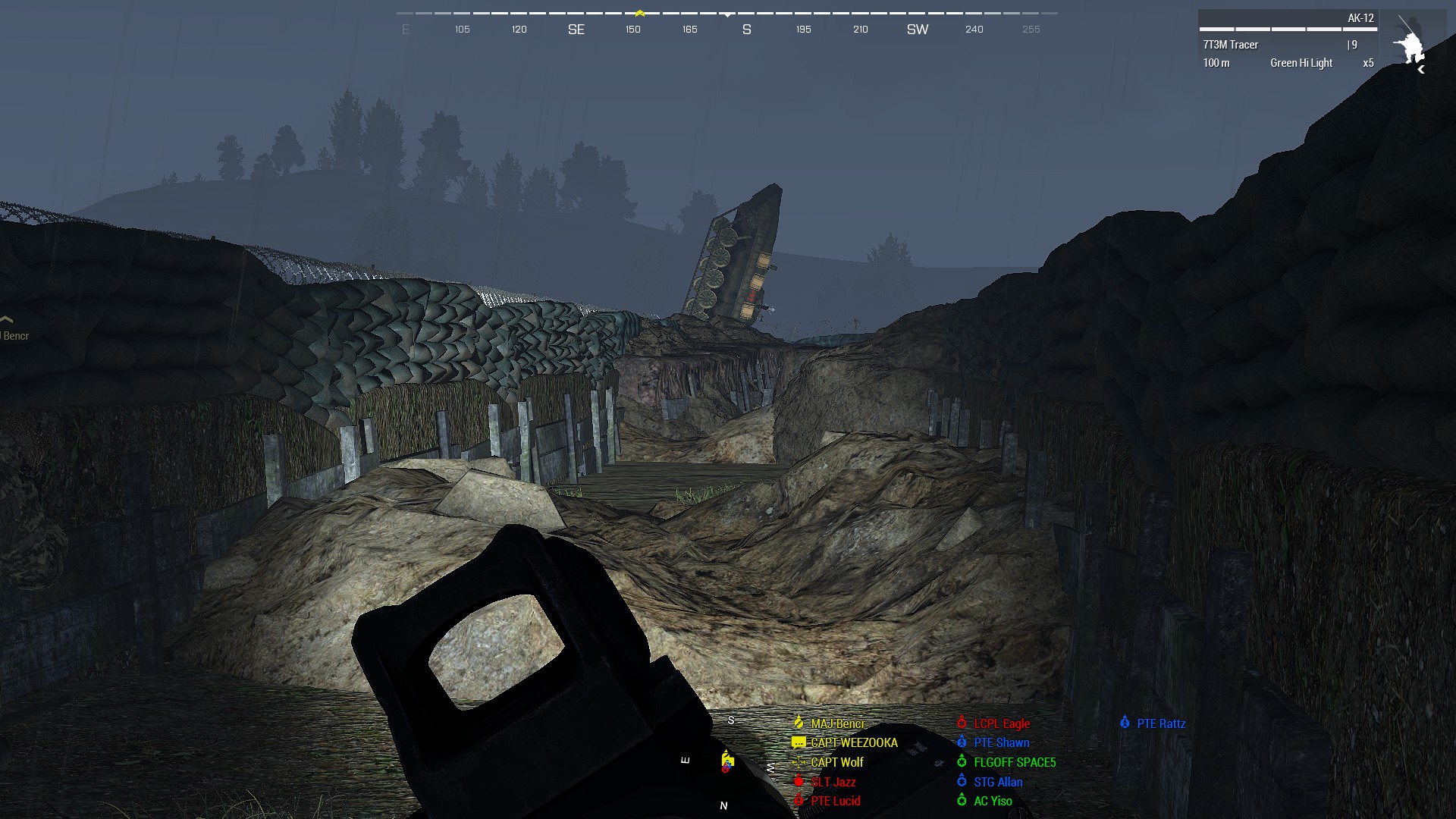Toggle SLT Jazz's red status marker

click(799, 782)
